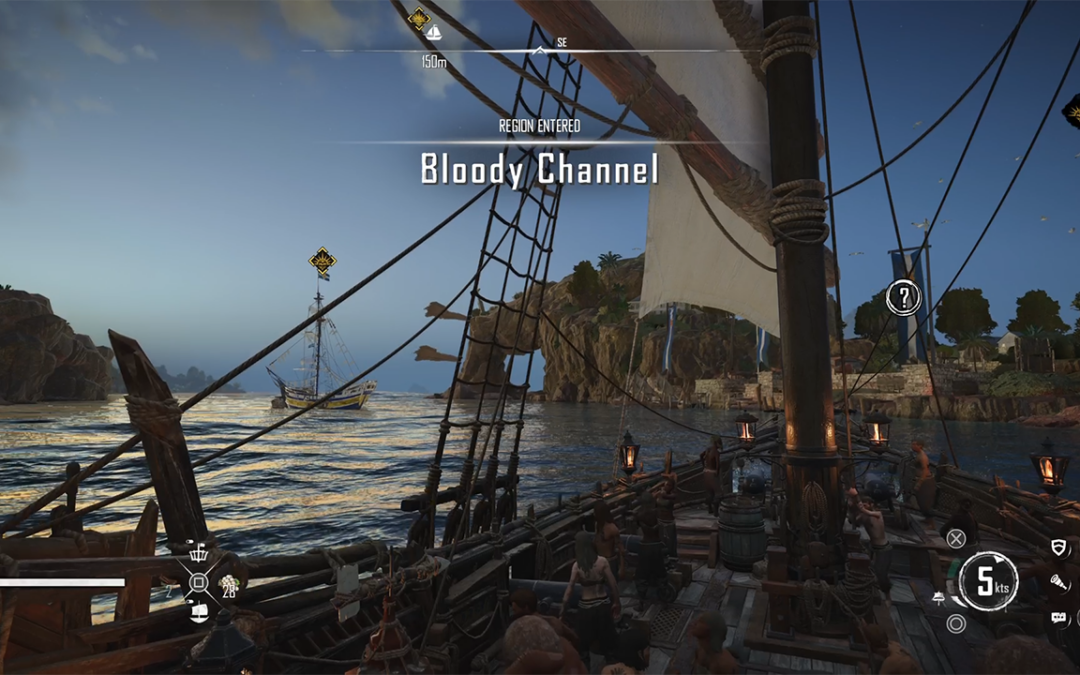Activate the crow's nest view icon
This screenshot has height=675, width=1080.
(x=198, y=554)
